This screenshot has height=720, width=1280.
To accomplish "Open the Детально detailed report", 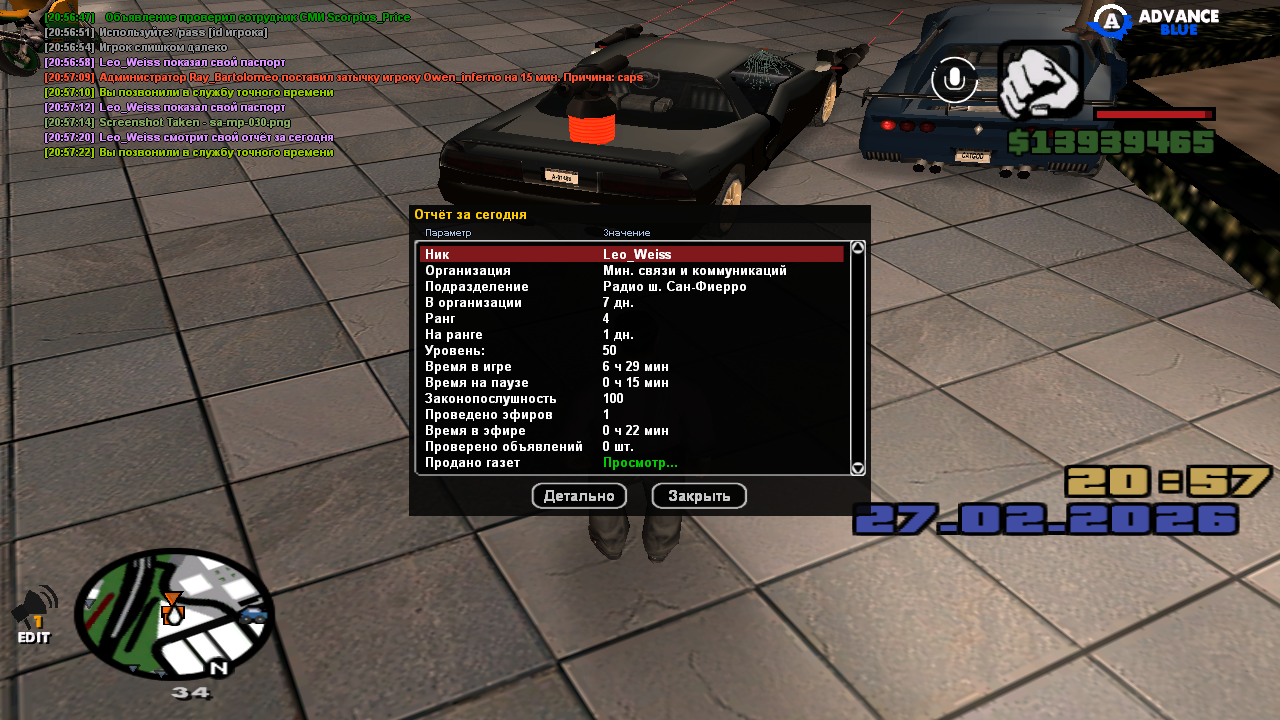I will coord(579,496).
